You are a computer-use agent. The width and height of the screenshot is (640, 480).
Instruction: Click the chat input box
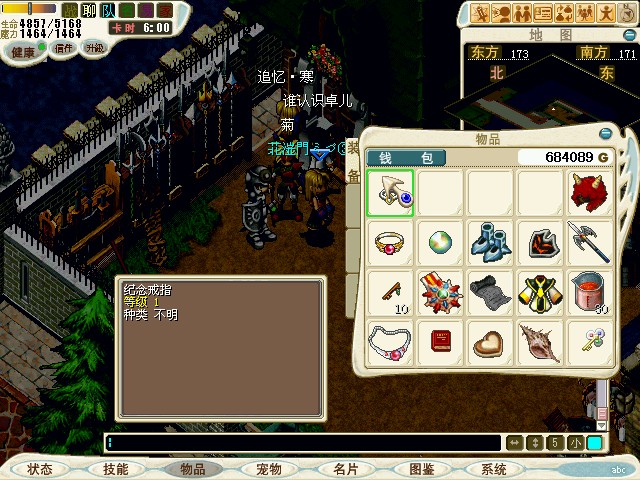[300, 443]
